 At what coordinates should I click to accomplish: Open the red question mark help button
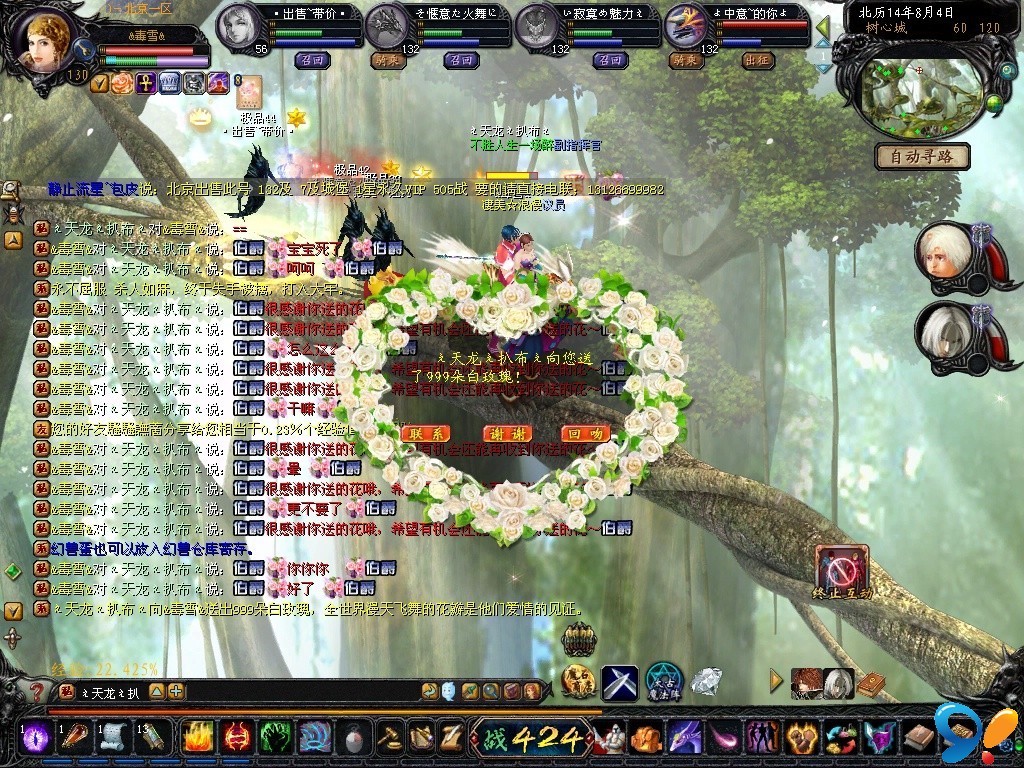point(37,691)
